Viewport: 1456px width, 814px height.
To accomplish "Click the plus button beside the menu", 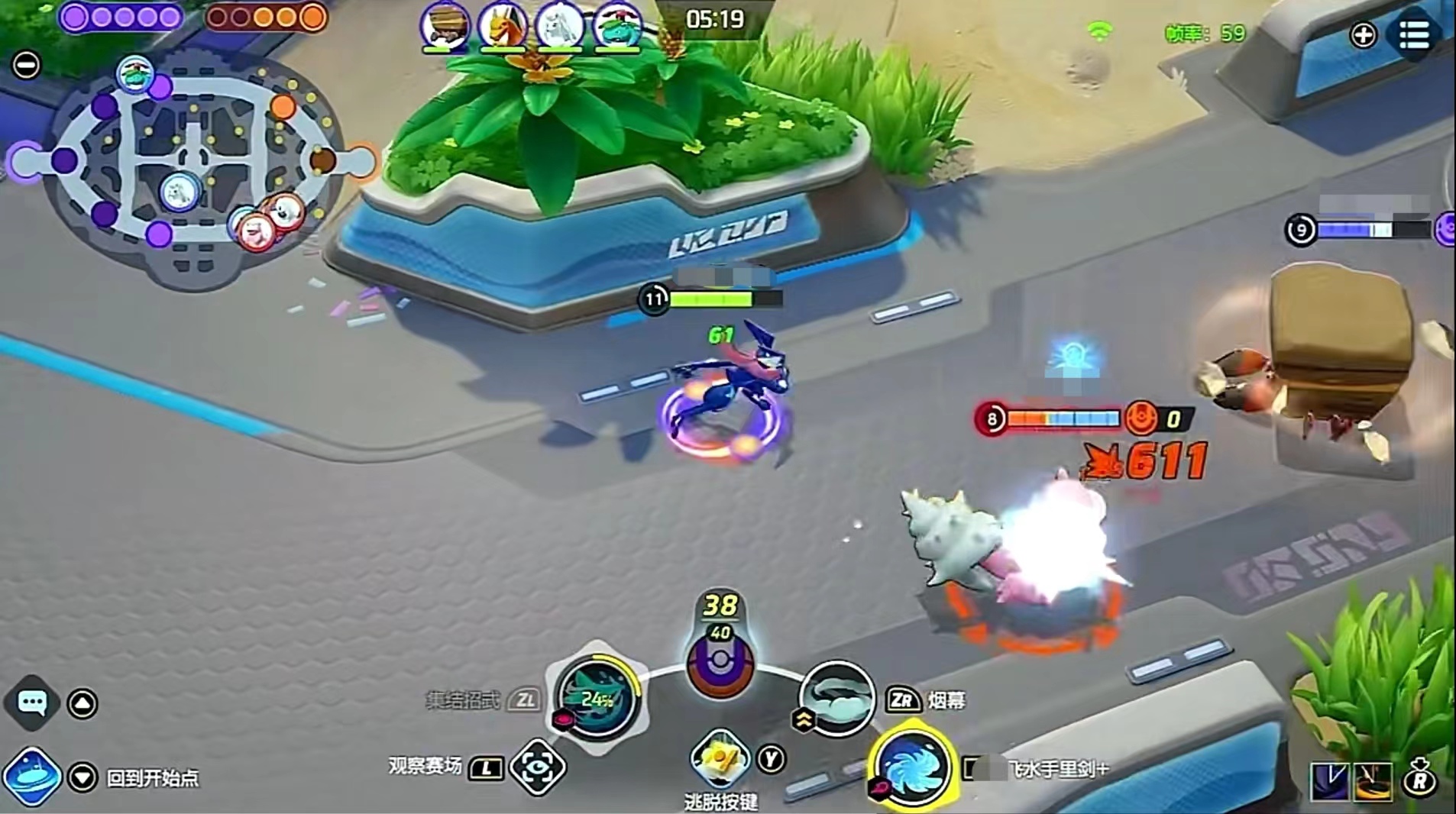I will (x=1364, y=35).
